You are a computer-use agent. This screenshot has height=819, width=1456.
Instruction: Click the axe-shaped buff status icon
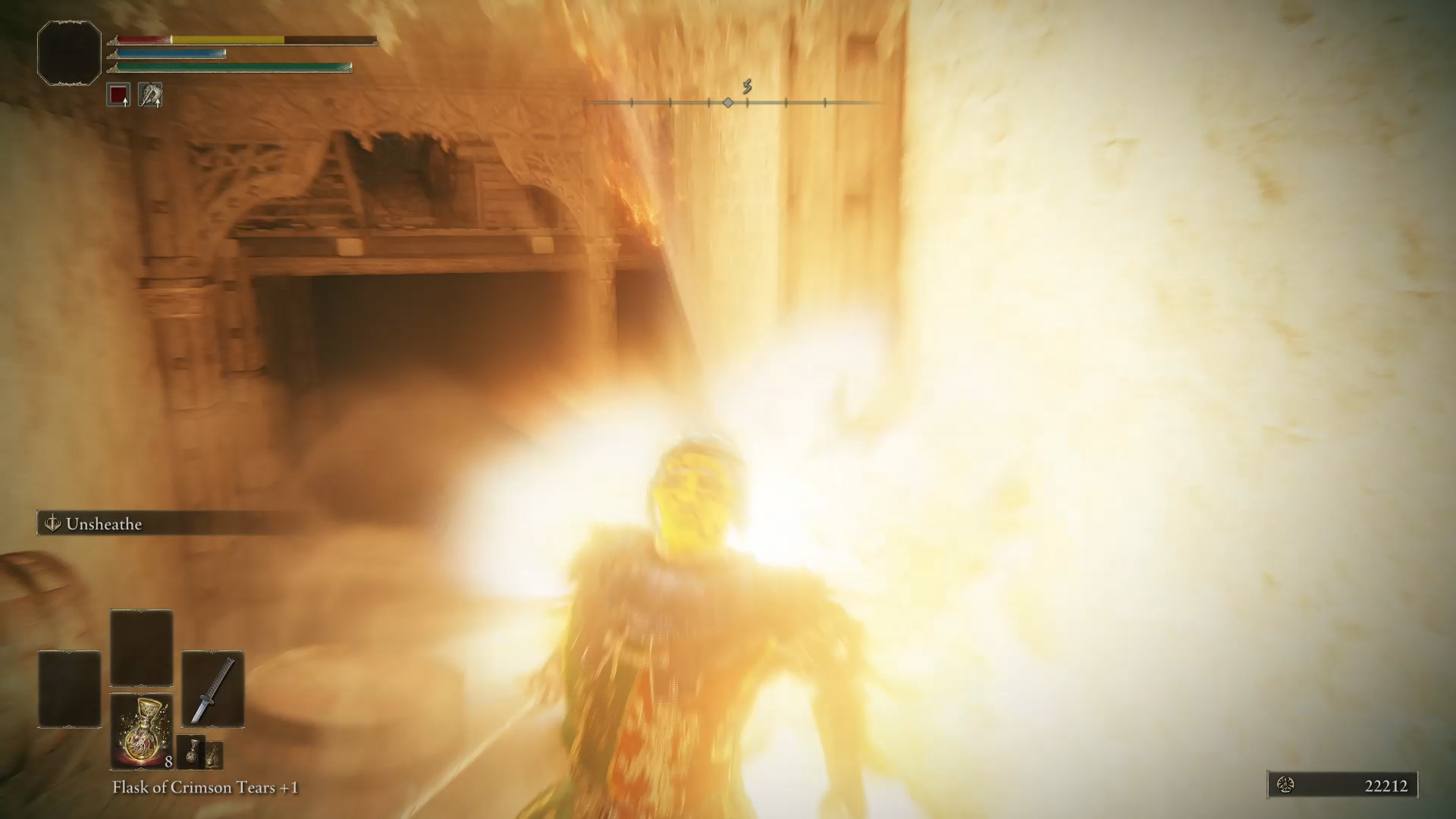150,96
